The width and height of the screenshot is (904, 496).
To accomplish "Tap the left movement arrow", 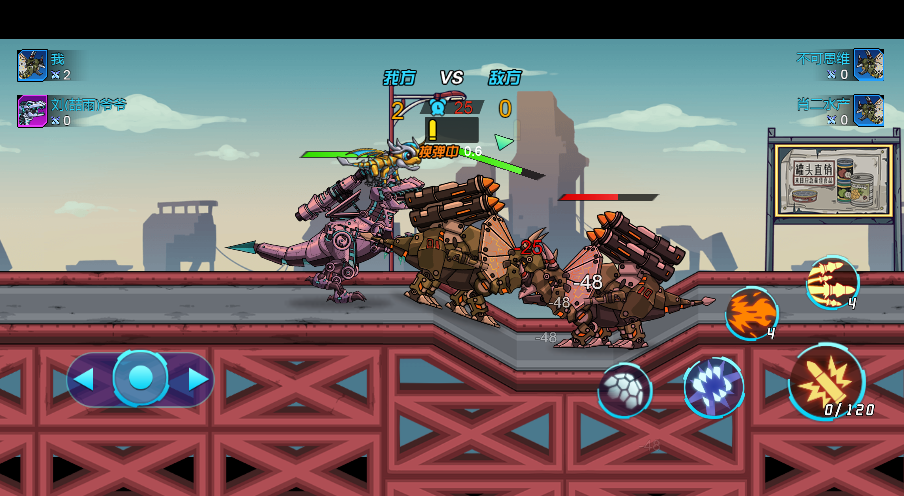I will pyautogui.click(x=84, y=379).
